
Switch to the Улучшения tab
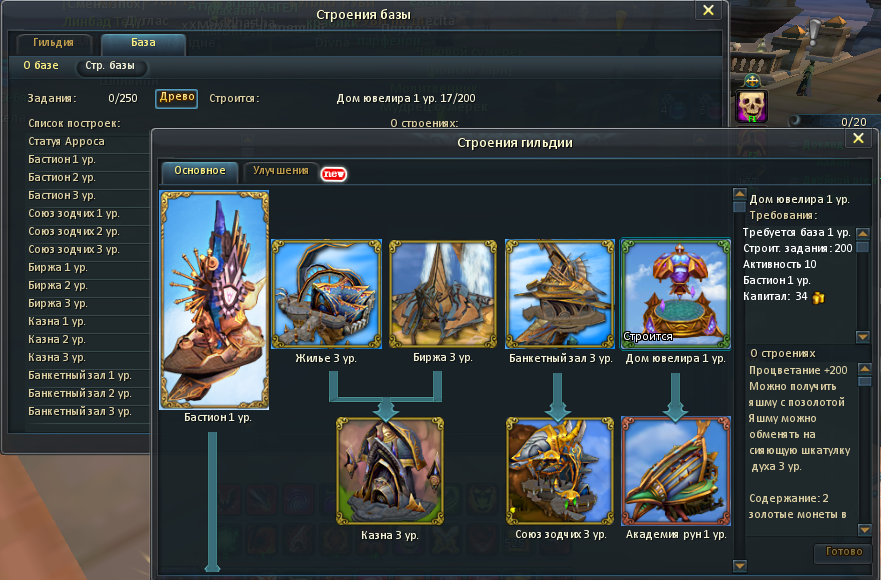[281, 171]
